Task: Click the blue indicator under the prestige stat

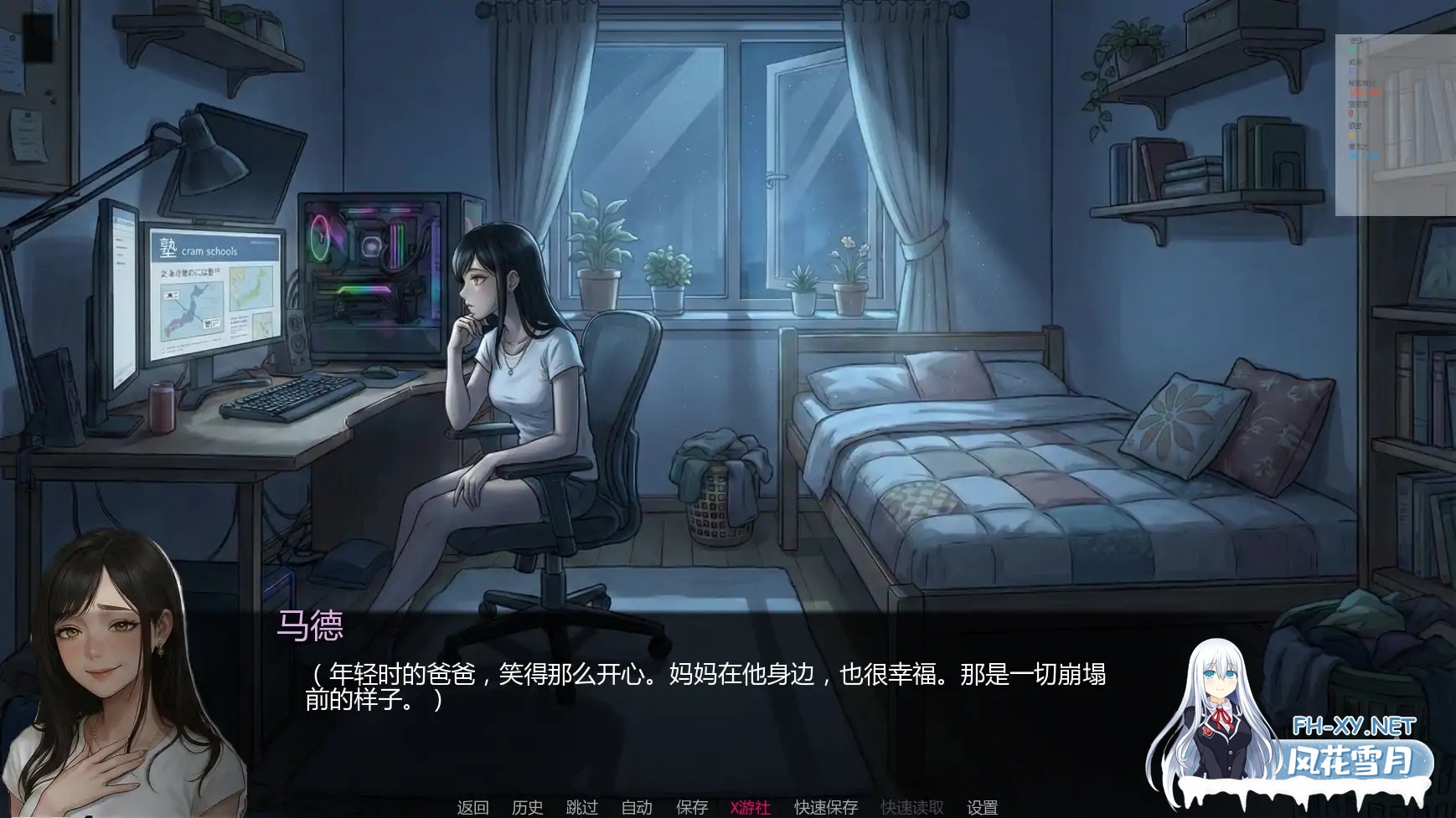Action: (x=1352, y=70)
